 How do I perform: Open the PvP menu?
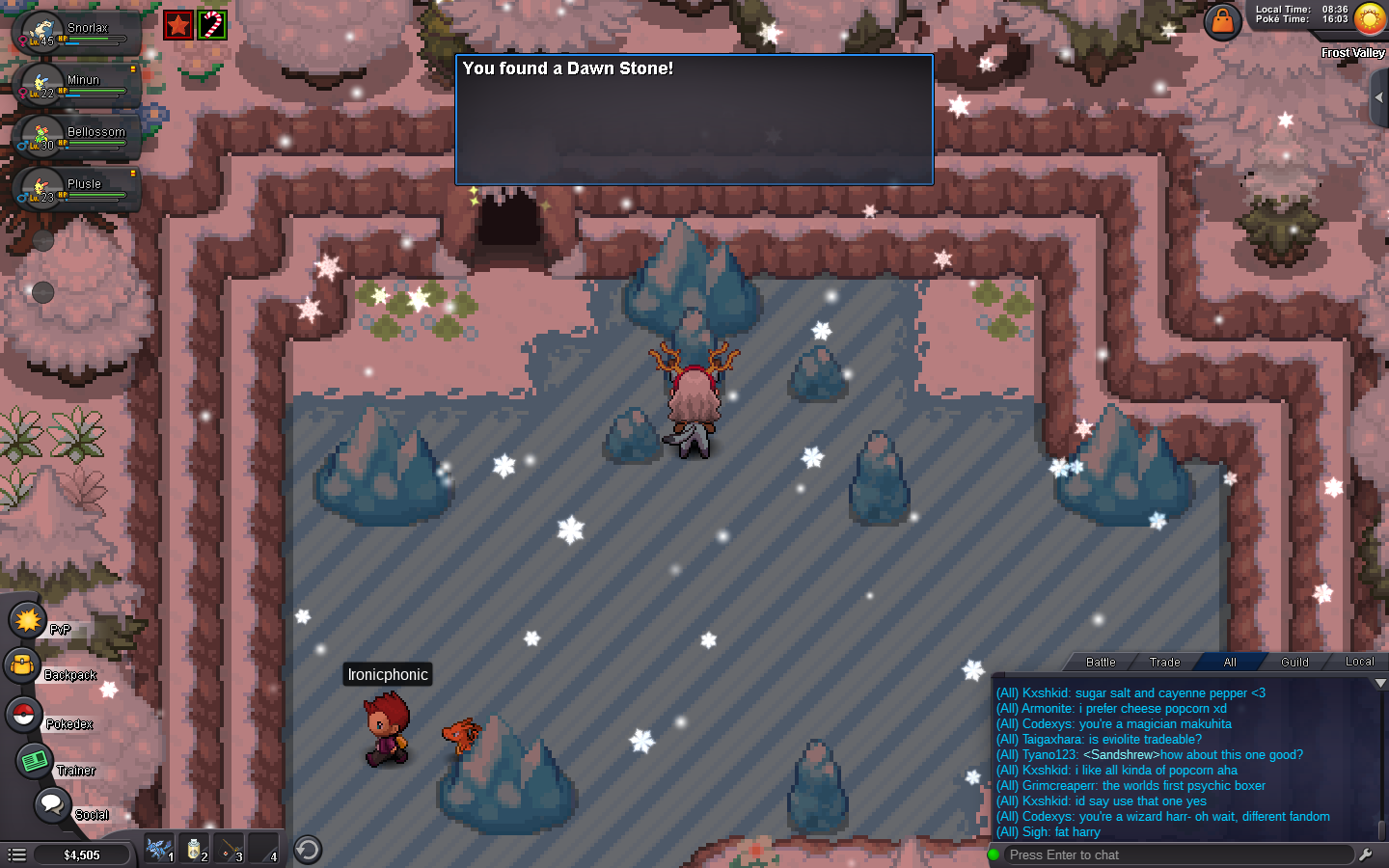coord(28,620)
